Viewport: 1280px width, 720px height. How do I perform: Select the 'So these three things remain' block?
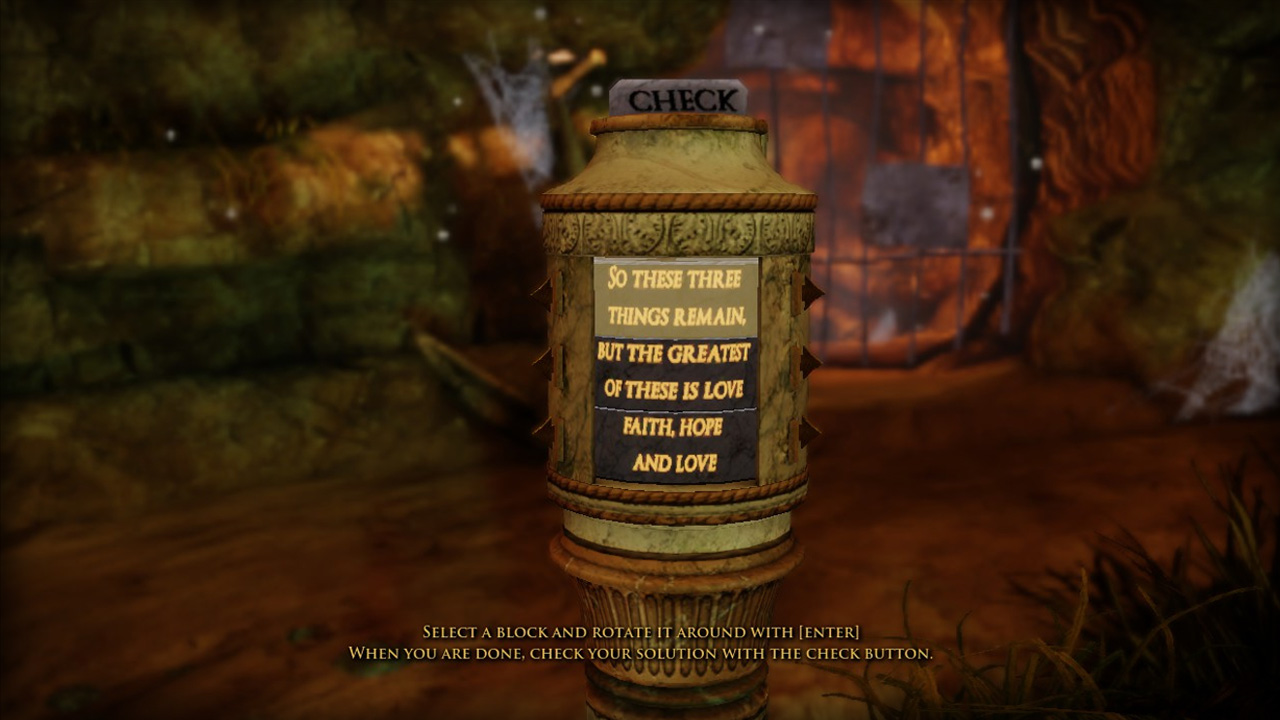(x=678, y=295)
